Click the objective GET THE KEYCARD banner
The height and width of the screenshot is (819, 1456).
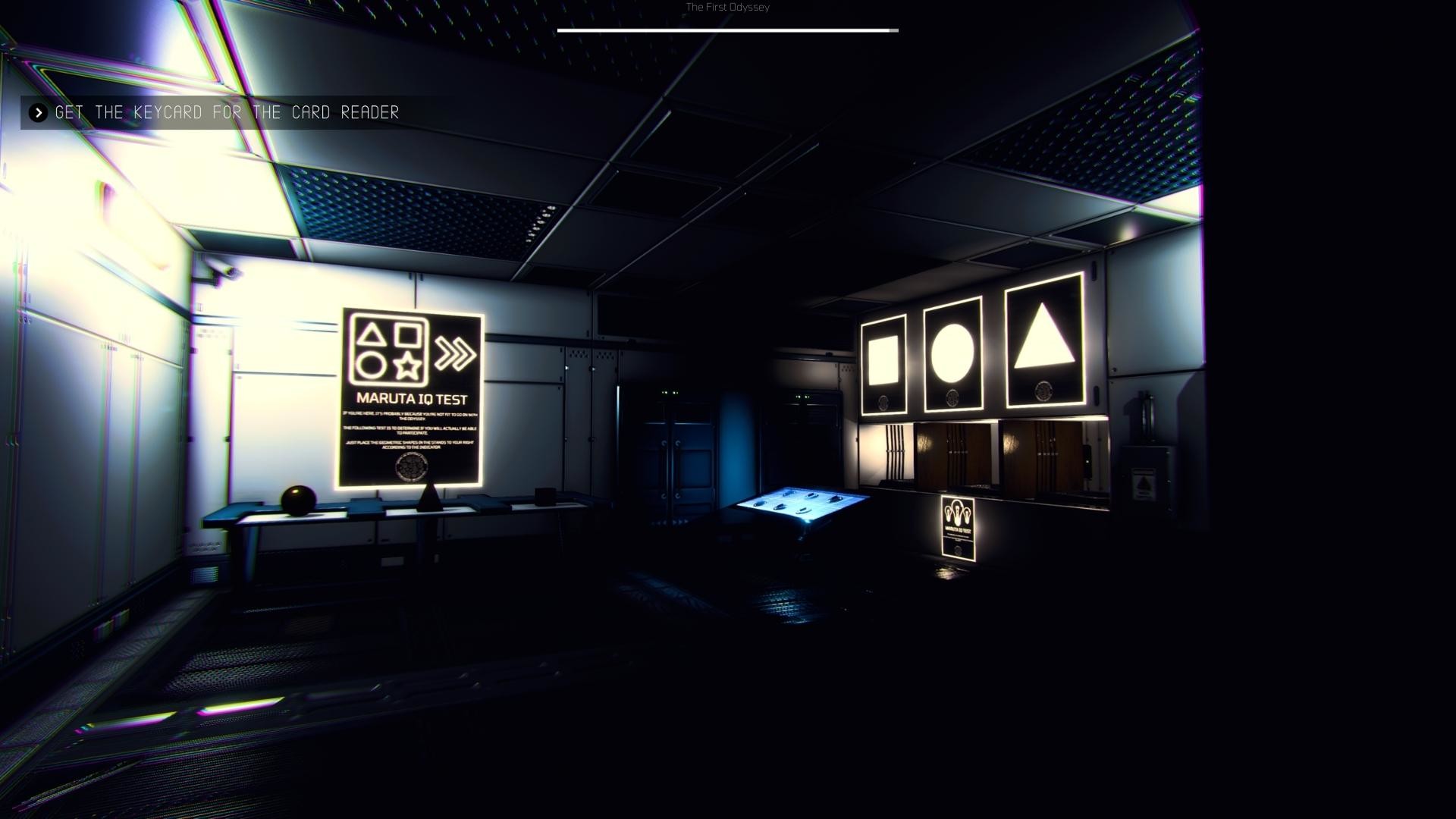click(224, 113)
